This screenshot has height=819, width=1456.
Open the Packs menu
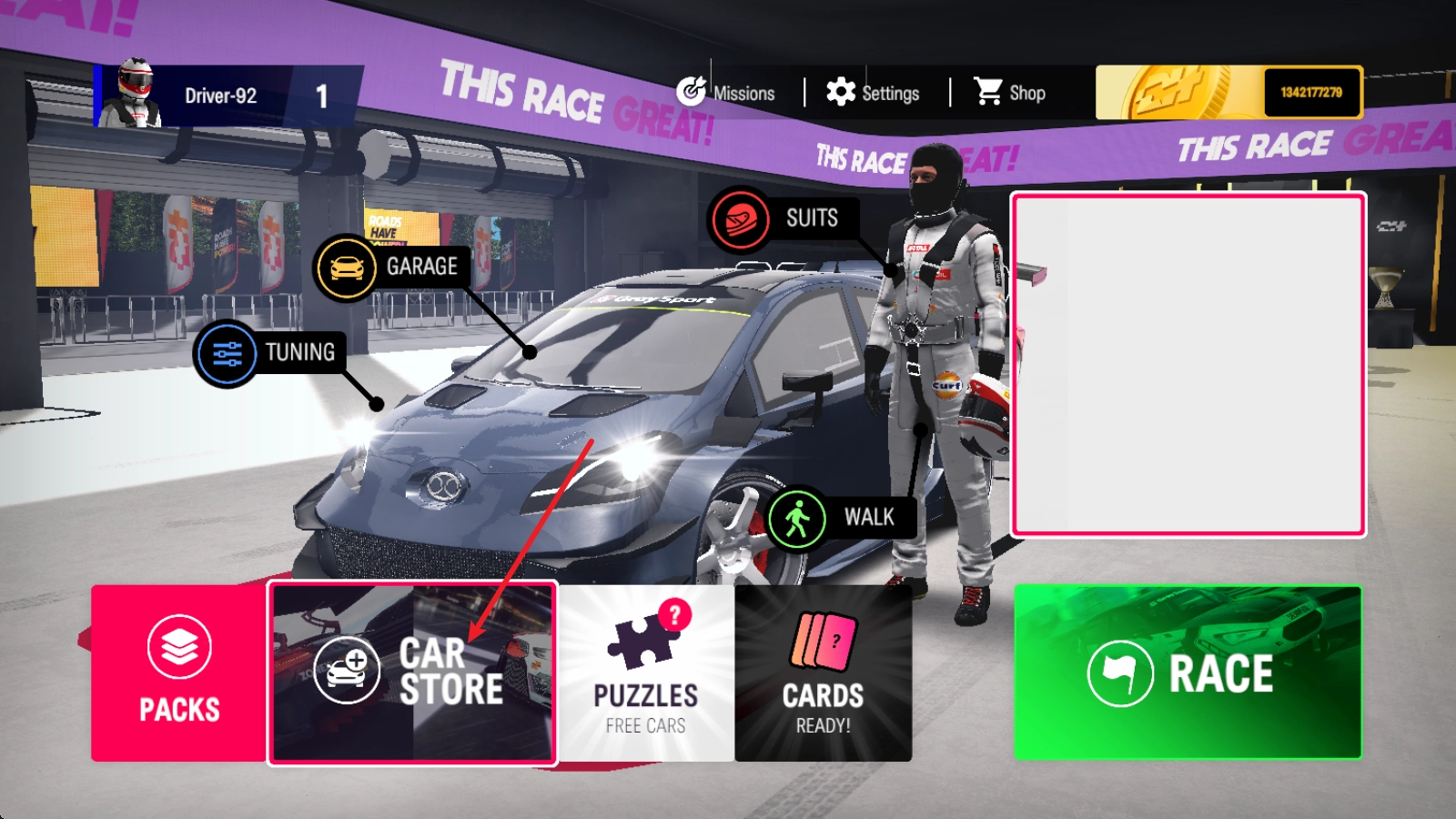(179, 672)
